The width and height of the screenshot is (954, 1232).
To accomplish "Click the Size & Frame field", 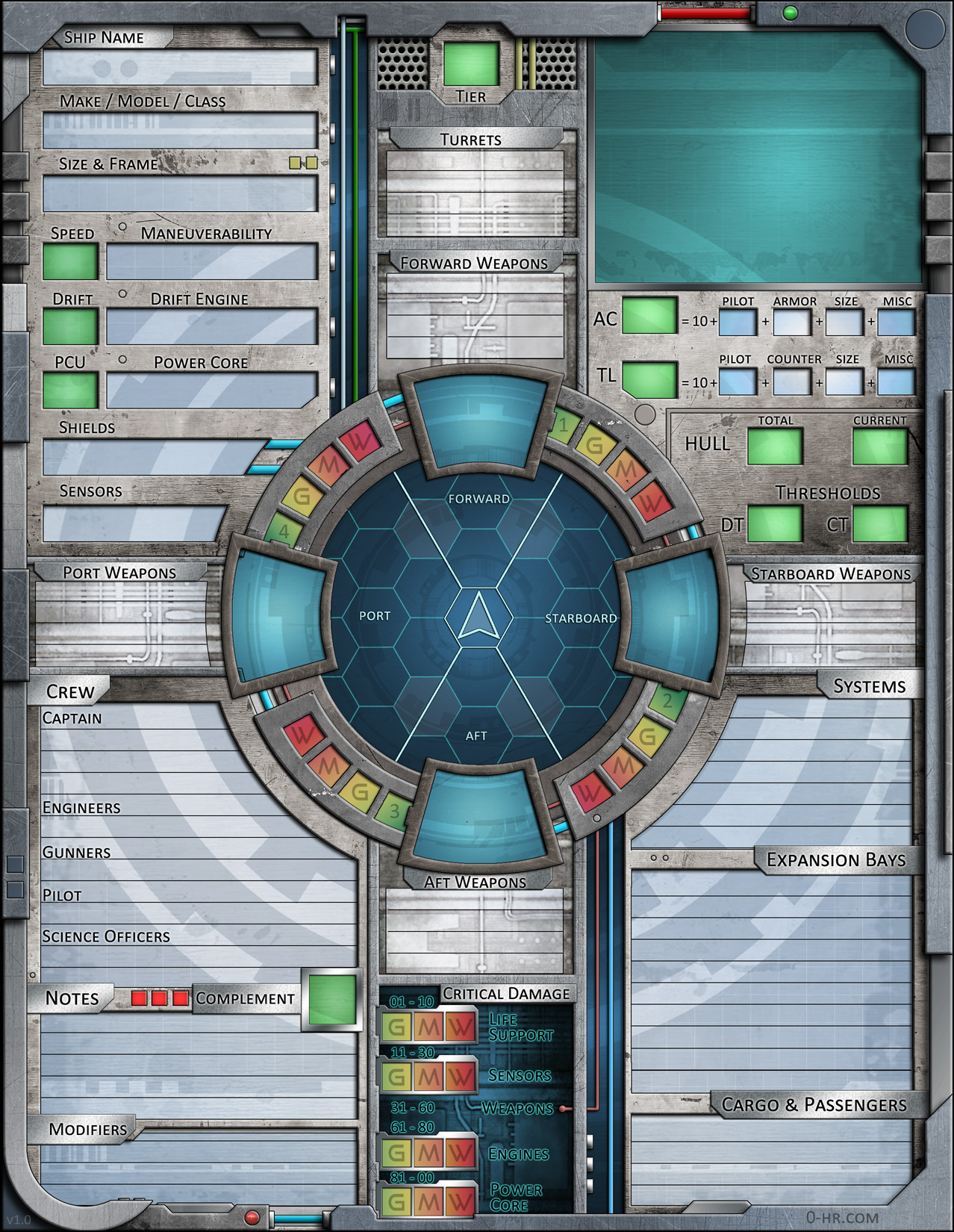I will click(180, 194).
